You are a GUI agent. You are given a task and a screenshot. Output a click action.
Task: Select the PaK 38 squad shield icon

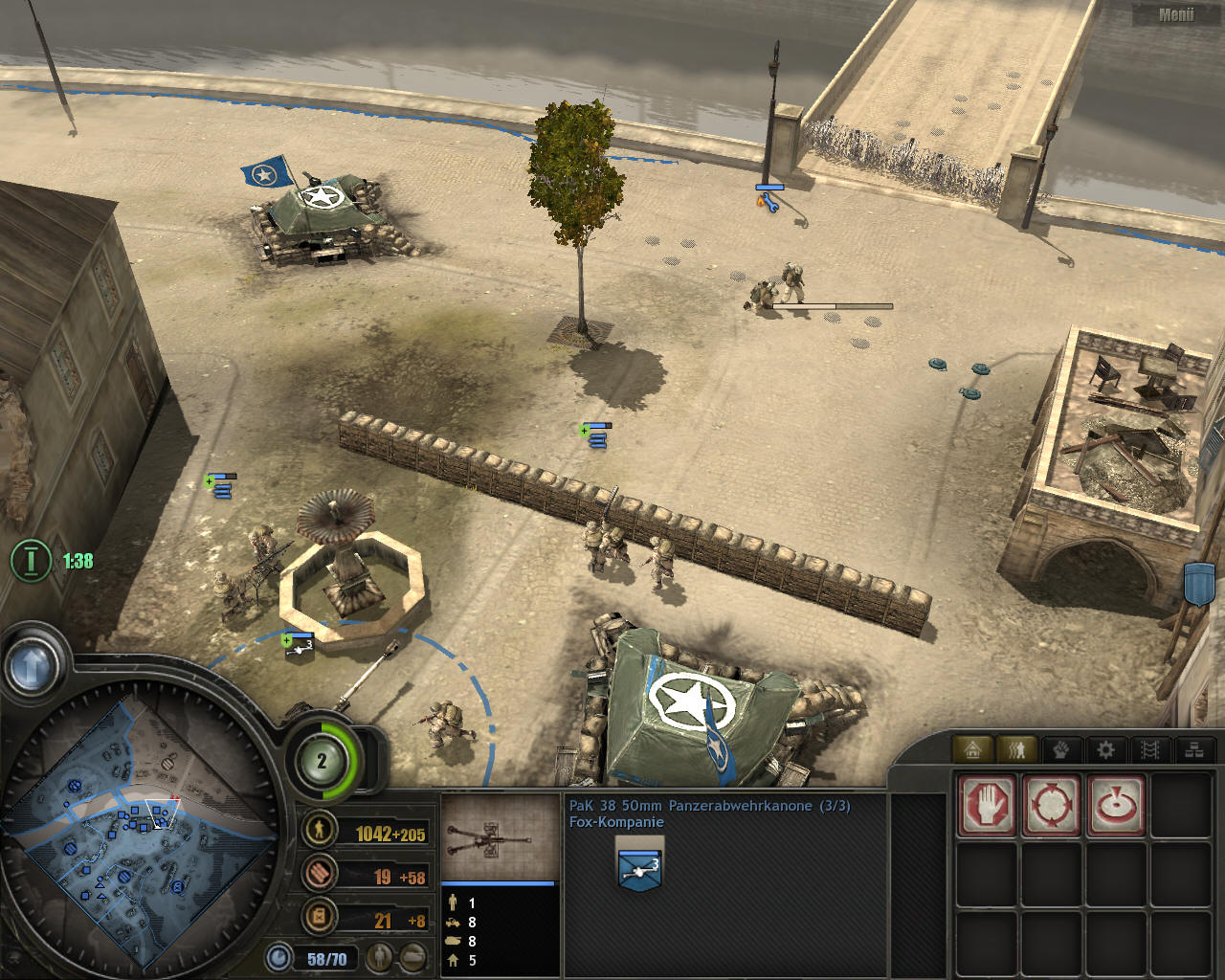click(640, 866)
